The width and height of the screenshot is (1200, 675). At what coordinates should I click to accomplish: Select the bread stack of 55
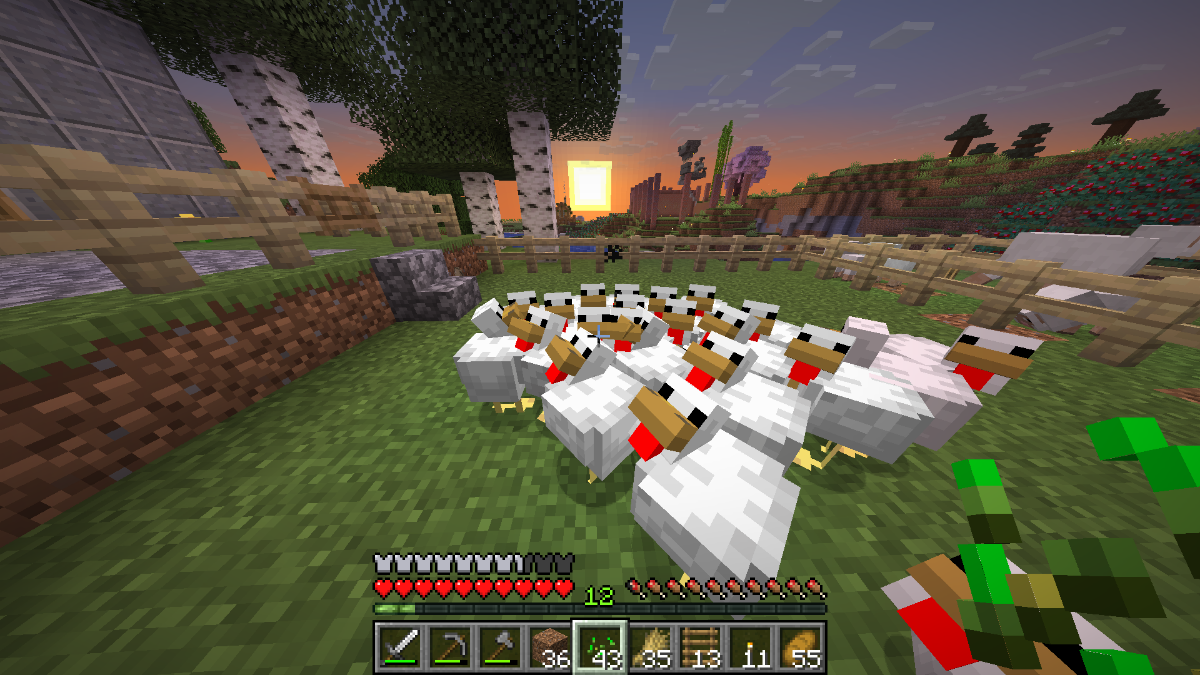pos(801,646)
